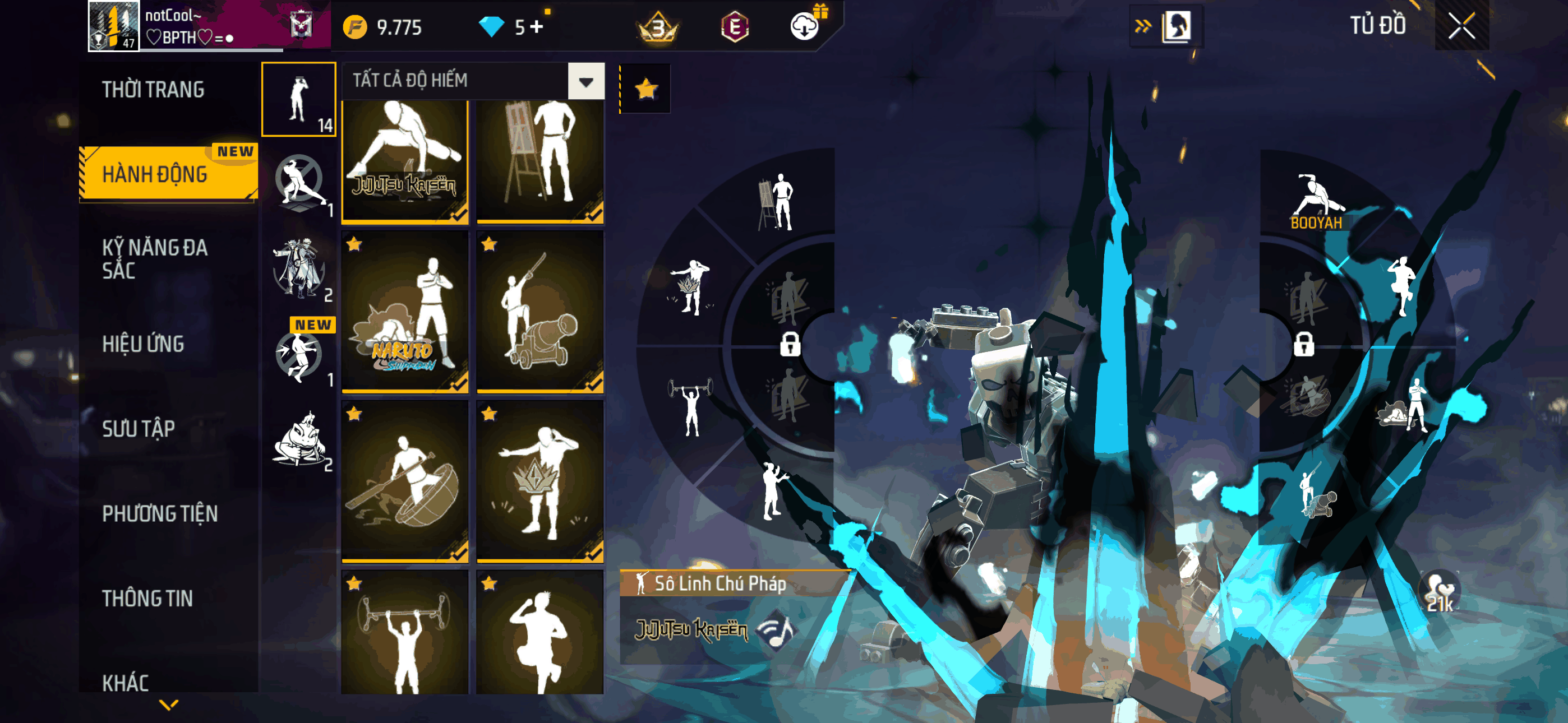Close the Tủ Đồ wardrobe screen
1568x723 pixels.
1461,26
